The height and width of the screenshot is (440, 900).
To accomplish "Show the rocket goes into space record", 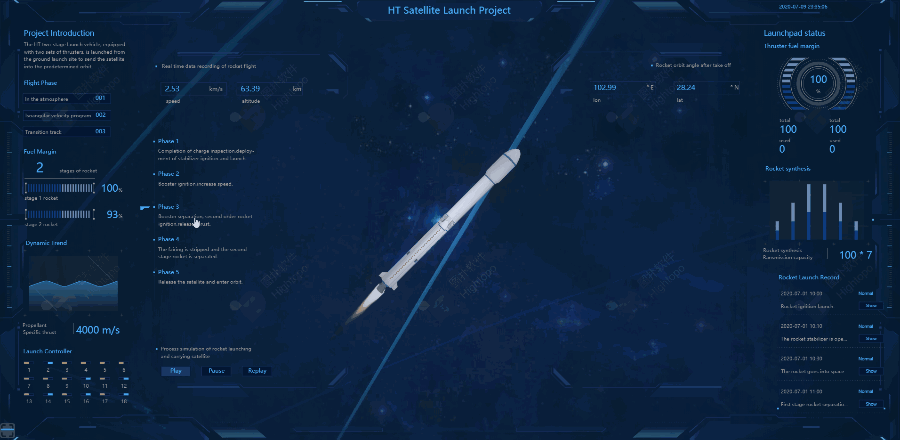I will click(870, 371).
